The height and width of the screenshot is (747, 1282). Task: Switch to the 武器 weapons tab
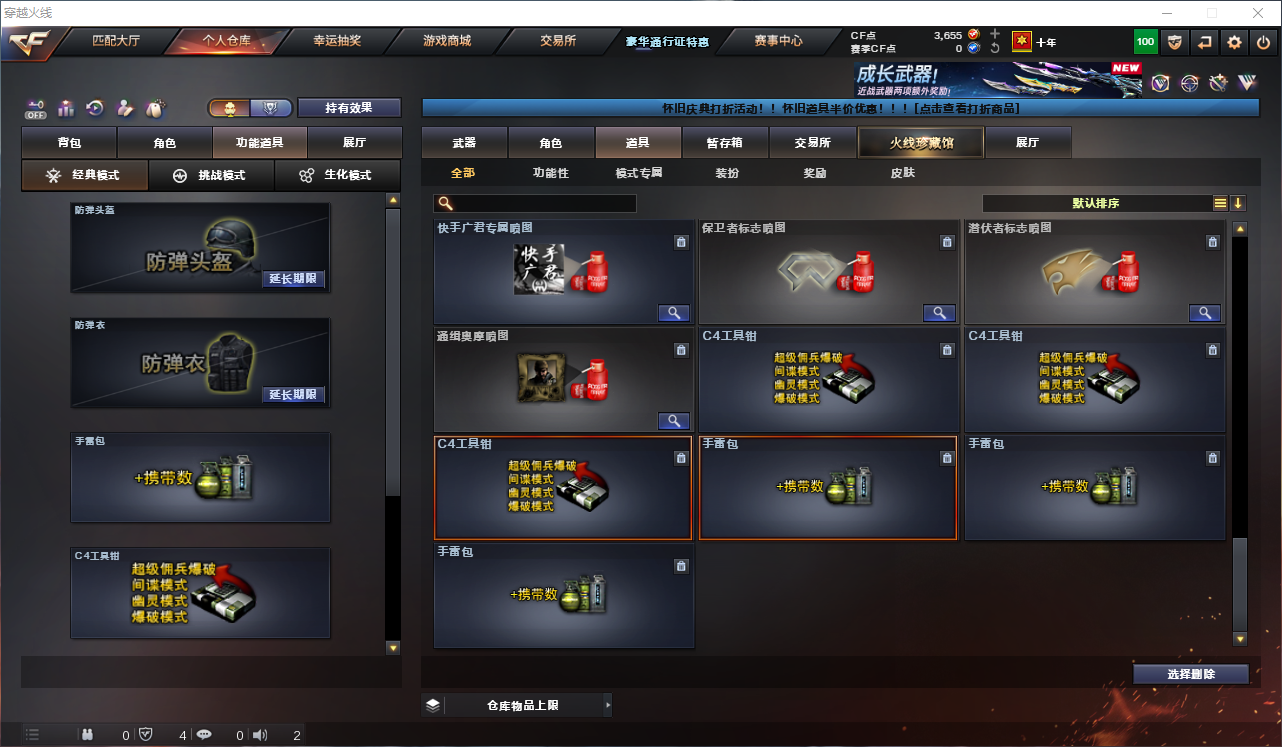464,143
